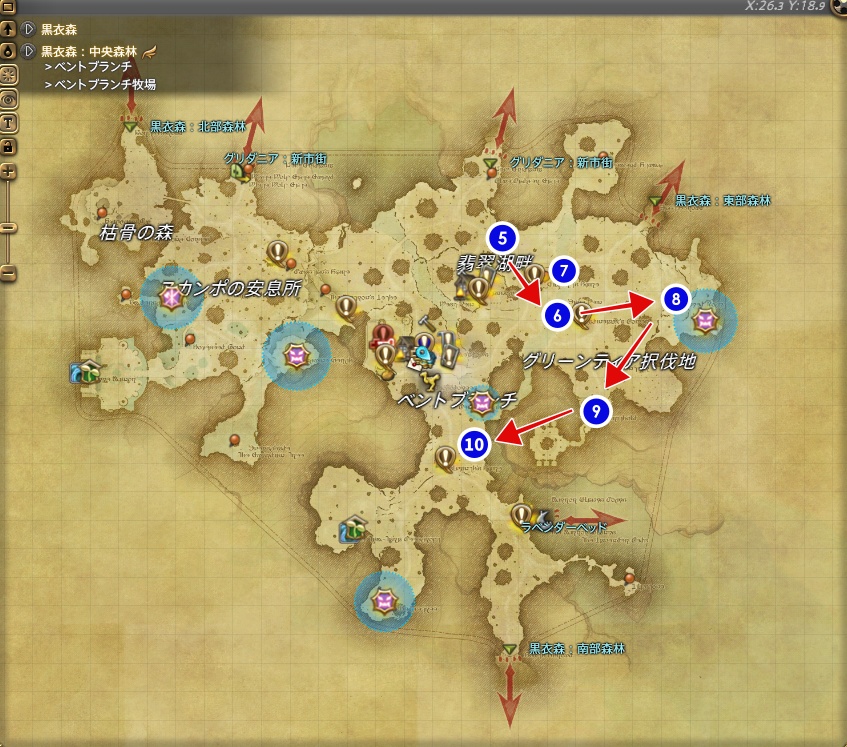
Task: Zoom in with the plus button
Action: (8, 171)
